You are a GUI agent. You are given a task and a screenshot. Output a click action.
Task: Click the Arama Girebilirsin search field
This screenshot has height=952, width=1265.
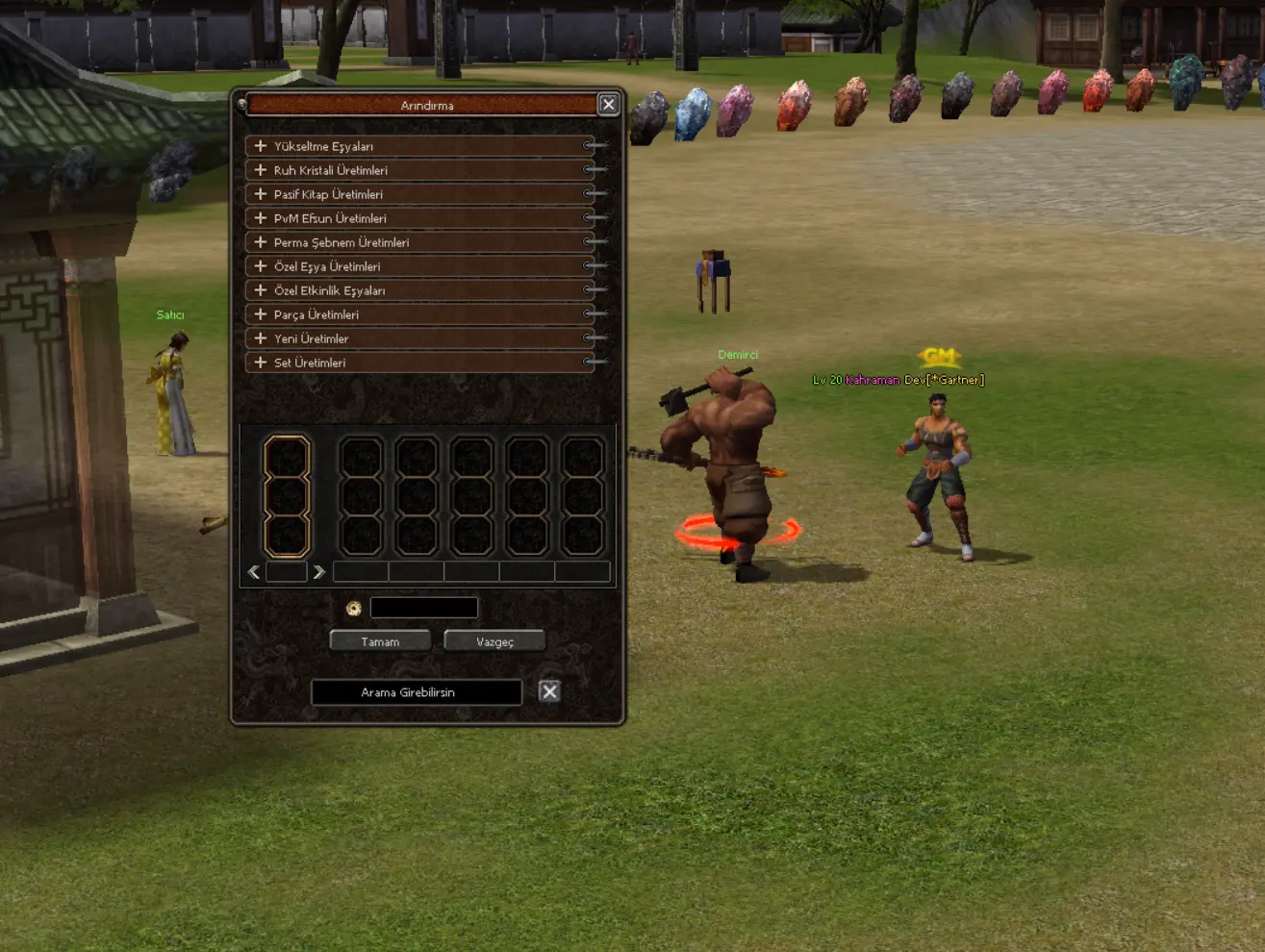click(416, 692)
